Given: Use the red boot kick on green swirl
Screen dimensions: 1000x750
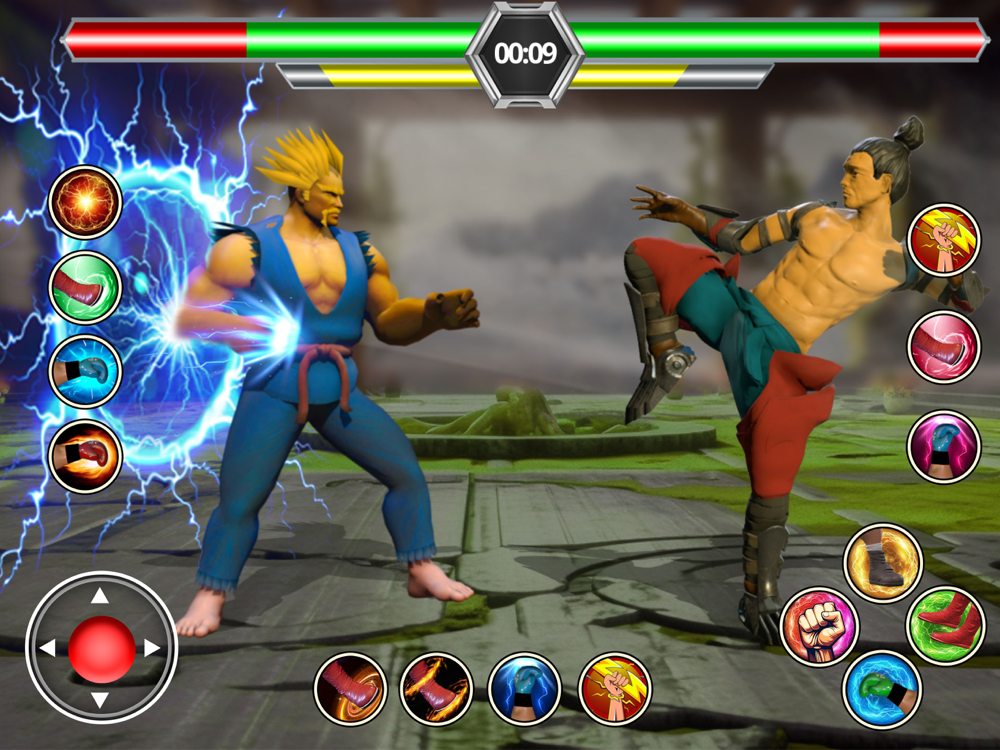Looking at the screenshot, I should pos(85,288).
